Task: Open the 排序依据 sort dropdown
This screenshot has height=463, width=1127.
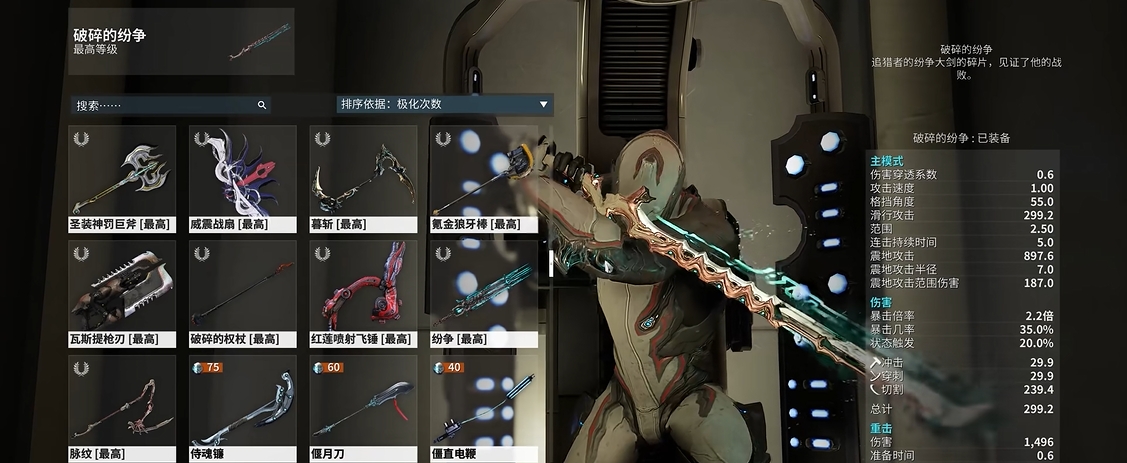Action: coord(444,104)
